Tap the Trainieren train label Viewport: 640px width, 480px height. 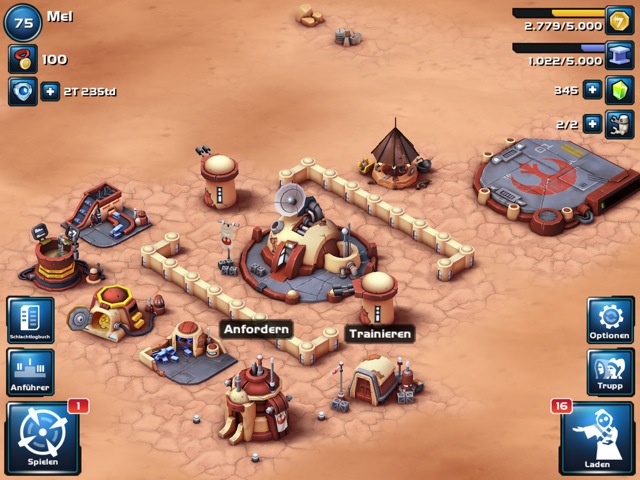(380, 334)
